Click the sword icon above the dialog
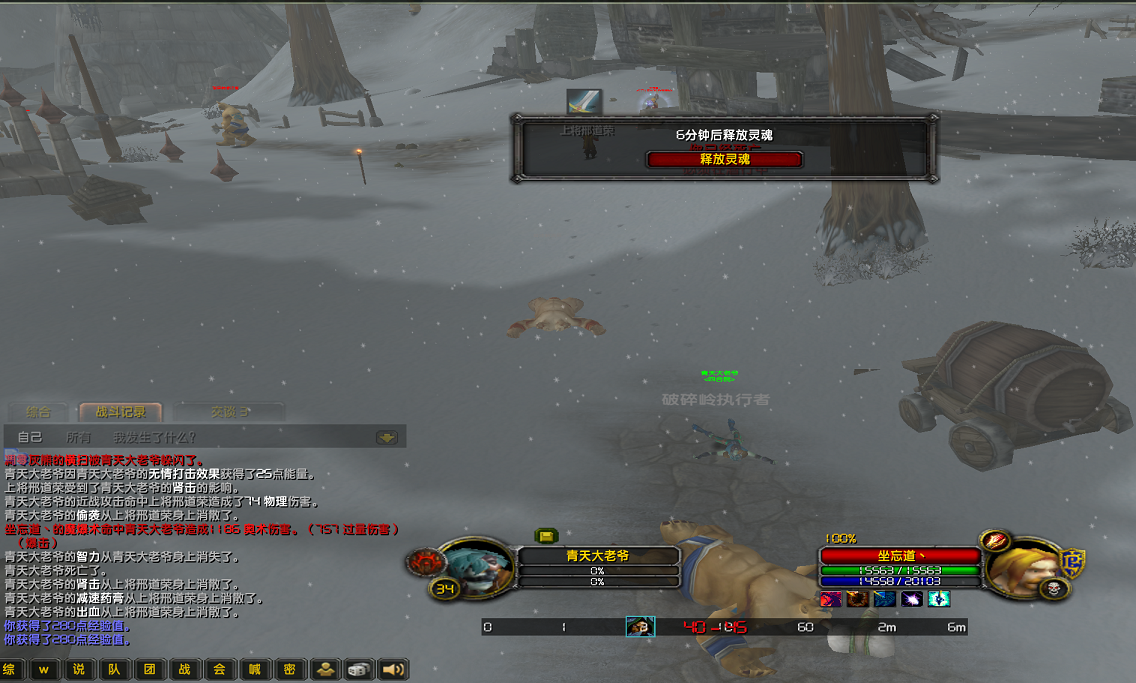This screenshot has height=683, width=1136. pyautogui.click(x=584, y=101)
